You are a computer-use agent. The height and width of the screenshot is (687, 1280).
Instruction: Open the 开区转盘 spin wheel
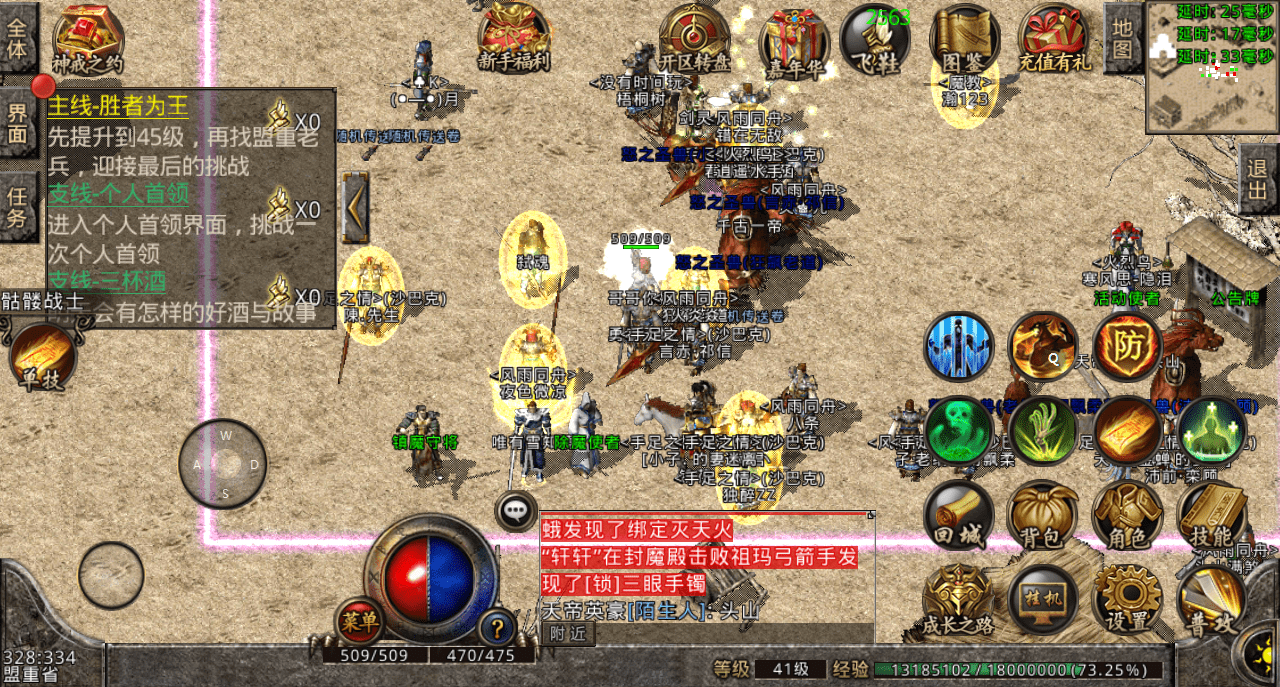tap(693, 38)
